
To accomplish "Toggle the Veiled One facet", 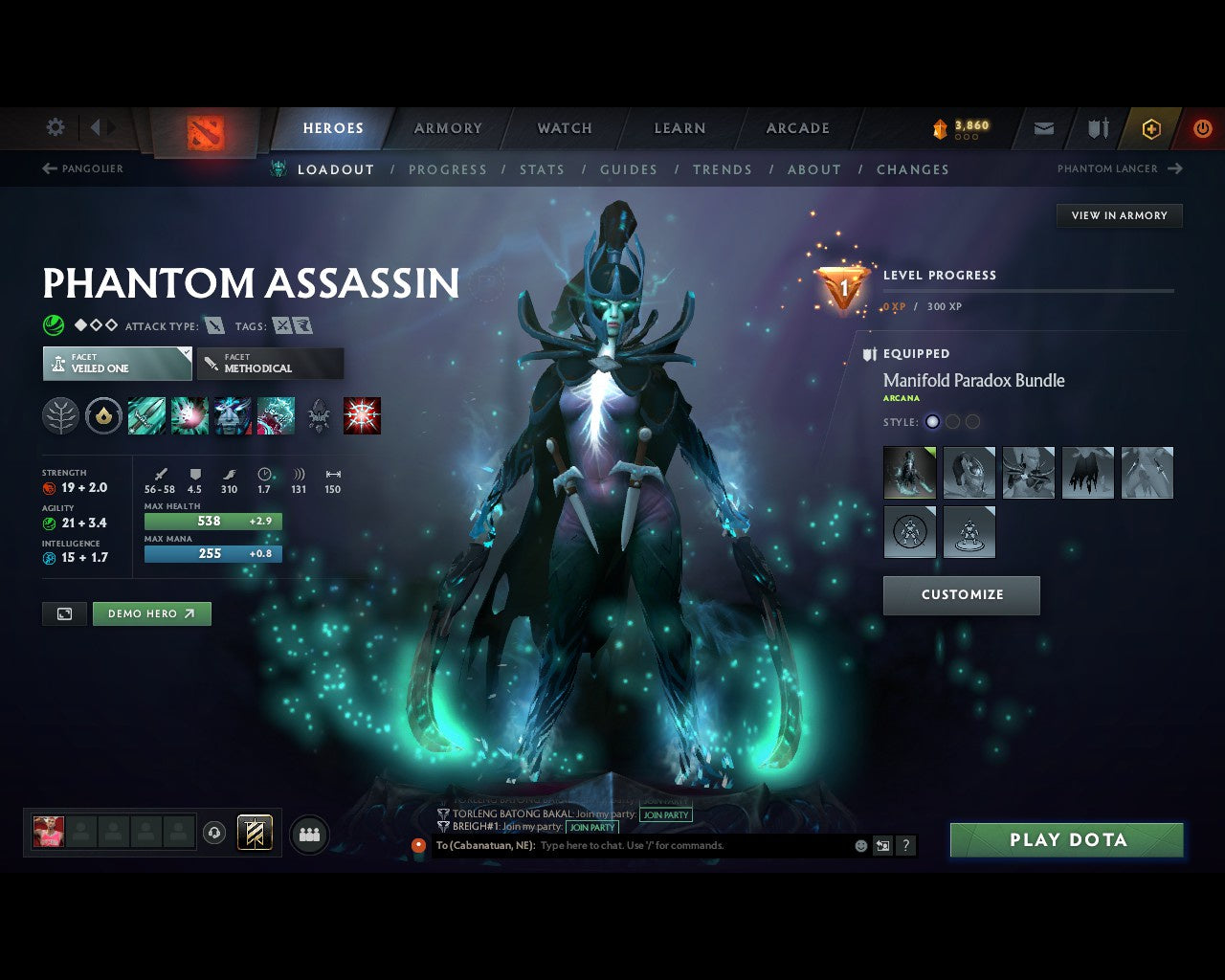I will click(117, 364).
